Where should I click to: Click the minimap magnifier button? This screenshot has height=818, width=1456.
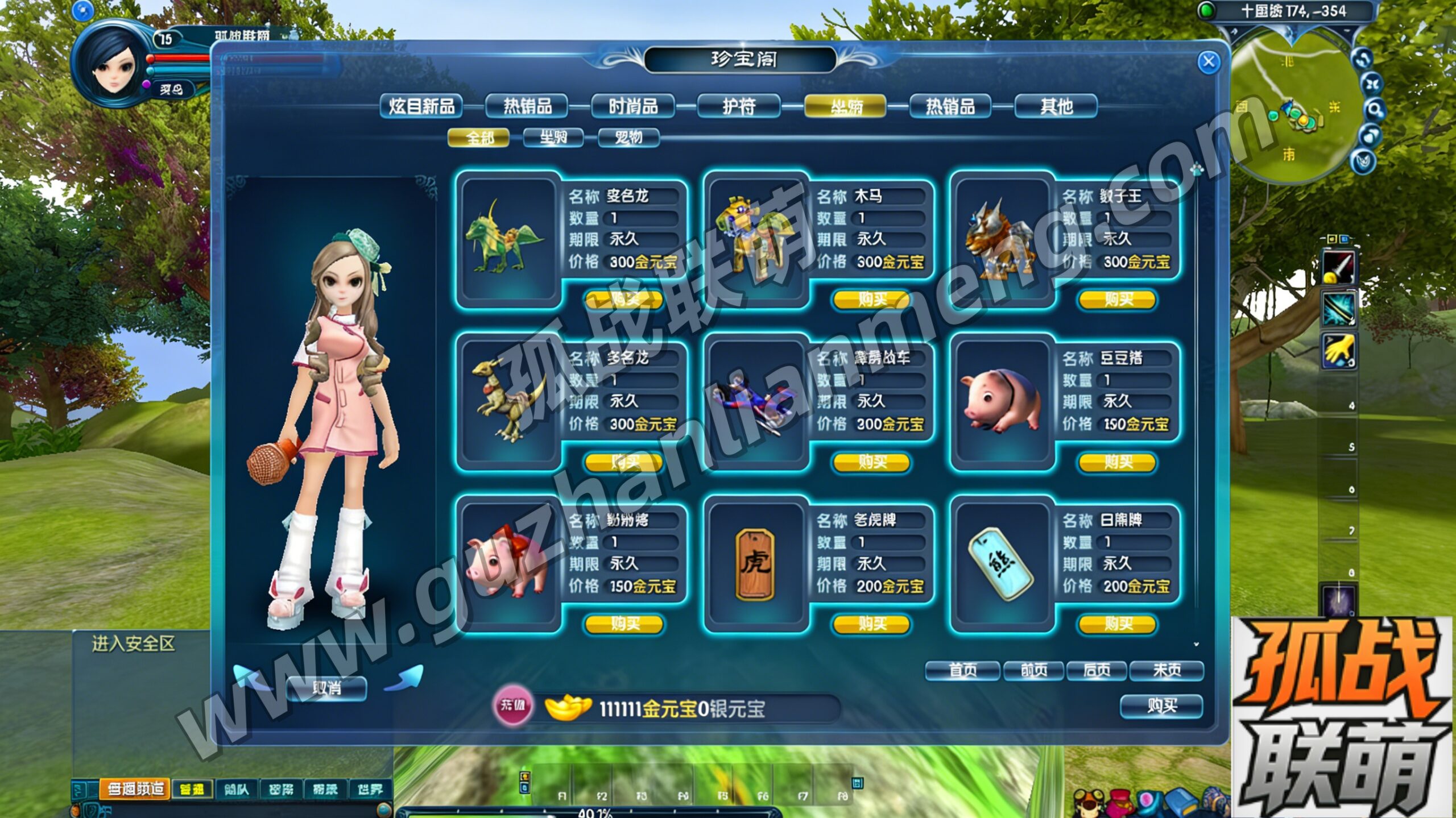[x=1373, y=109]
